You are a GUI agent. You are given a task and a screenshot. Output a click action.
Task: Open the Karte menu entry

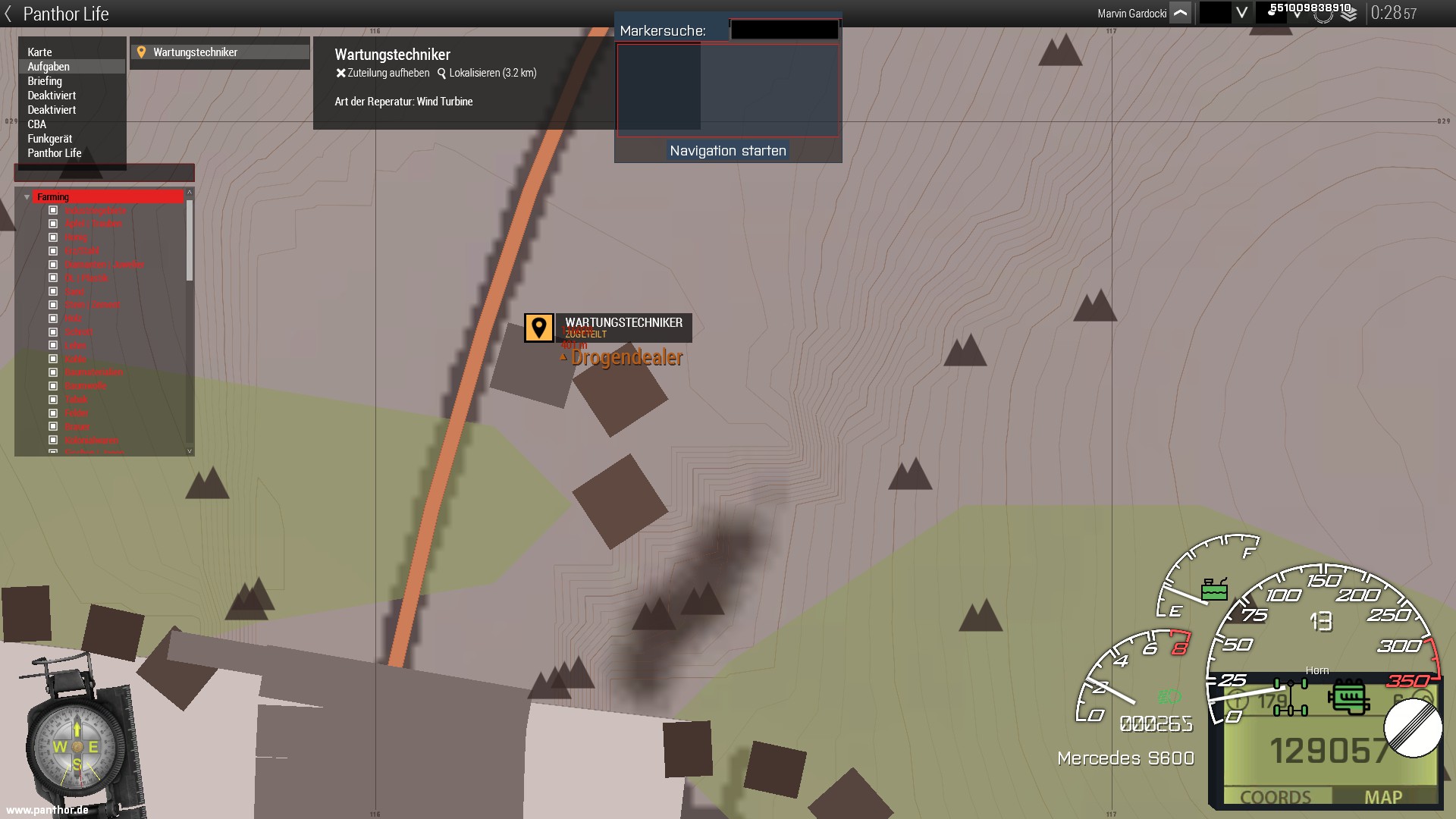click(40, 52)
